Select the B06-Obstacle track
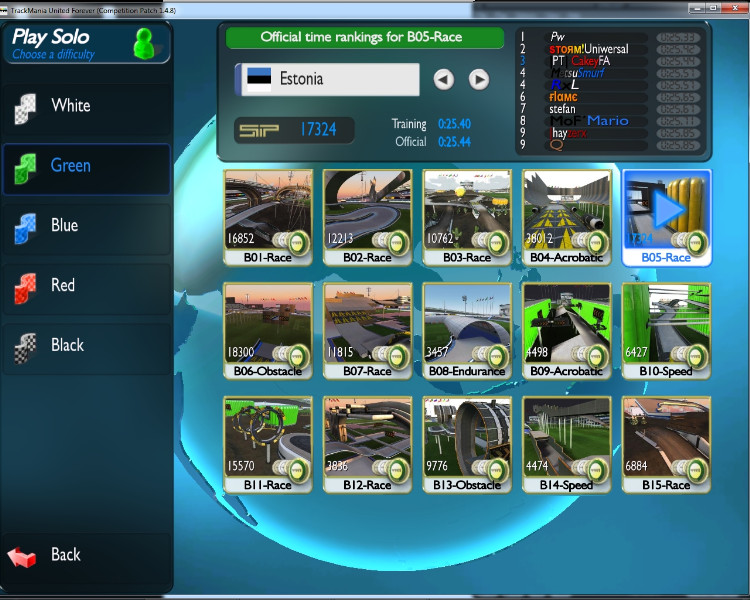 tap(268, 330)
